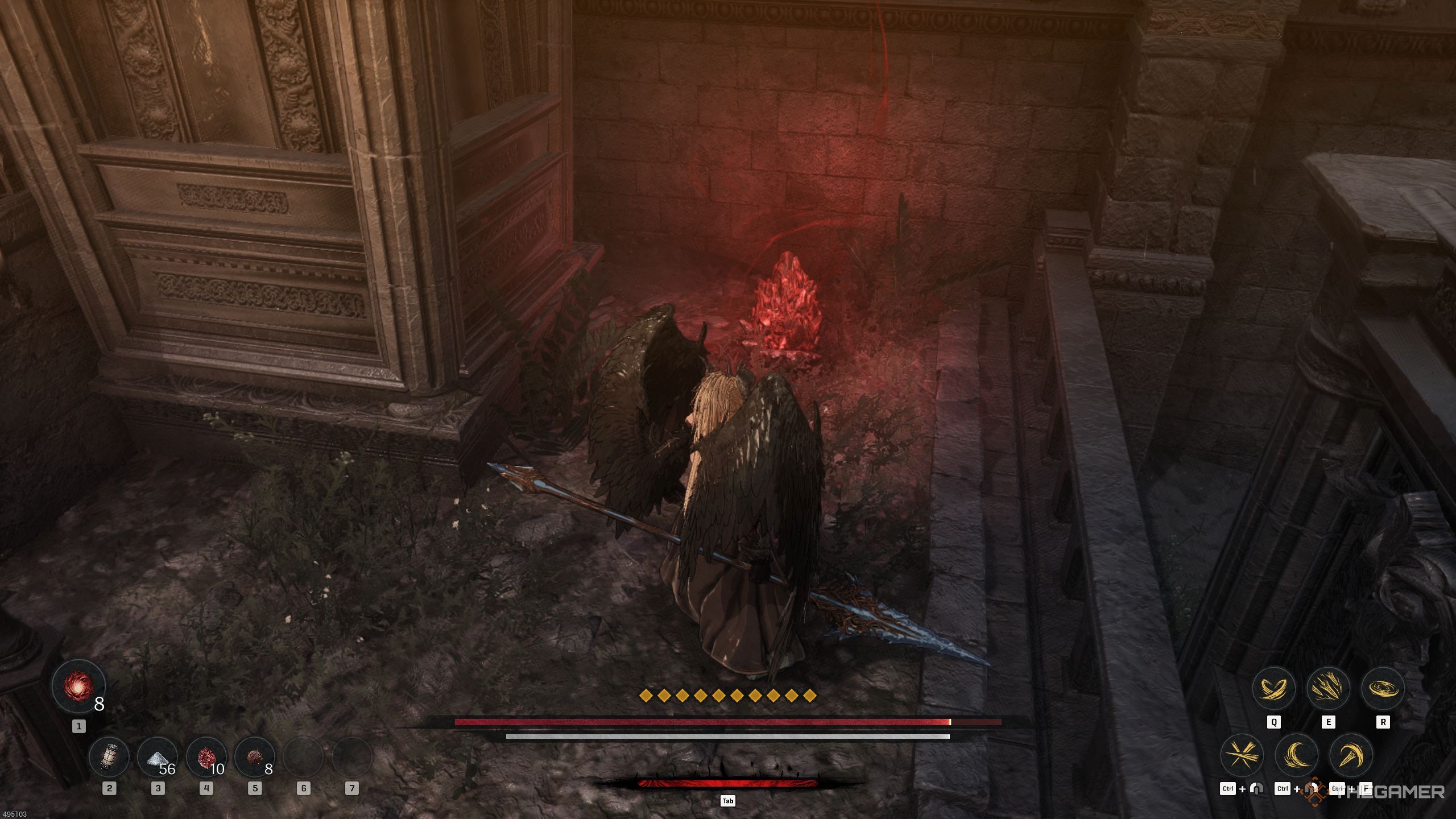The image size is (1456, 819).
Task: Trigger the crossed slashes skill
Action: 1242,756
